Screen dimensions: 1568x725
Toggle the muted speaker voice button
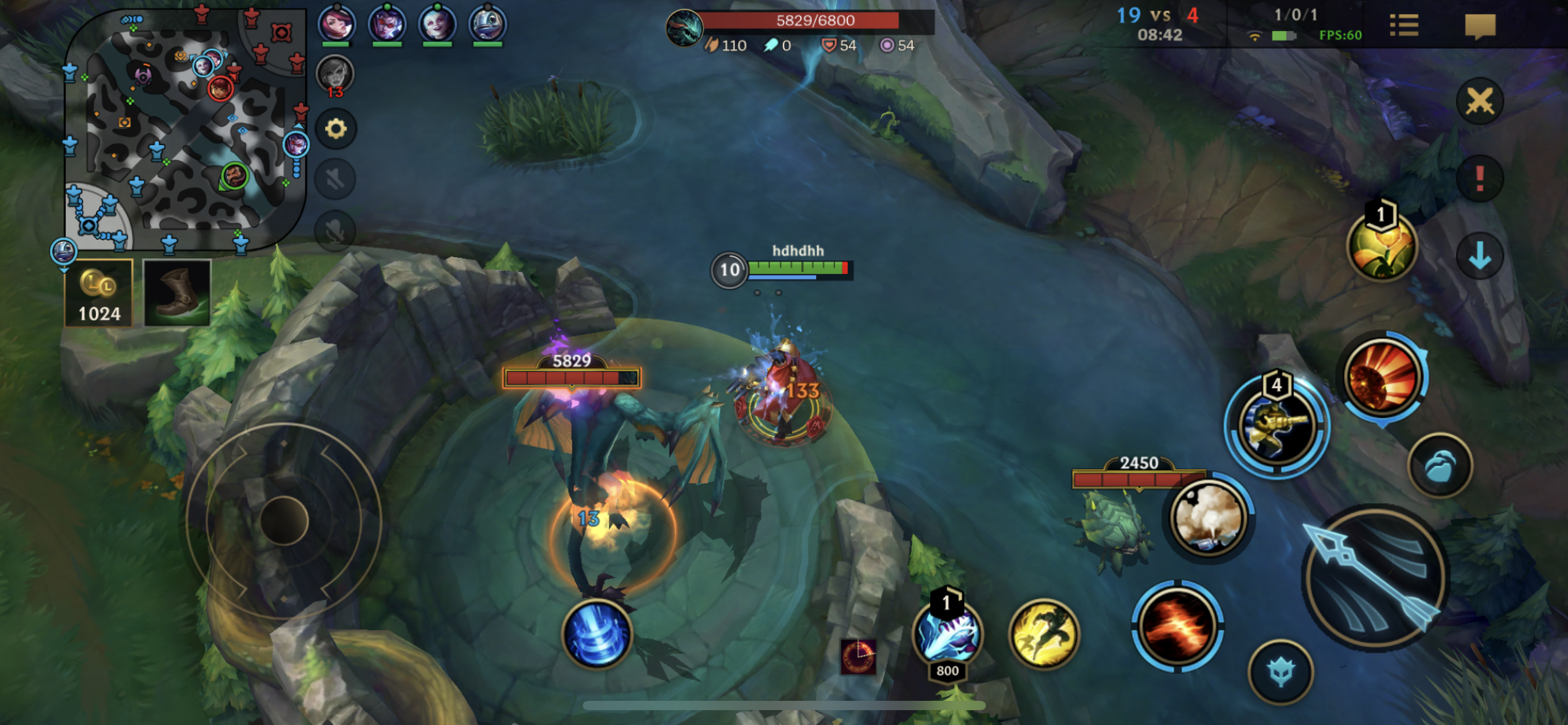point(336,180)
